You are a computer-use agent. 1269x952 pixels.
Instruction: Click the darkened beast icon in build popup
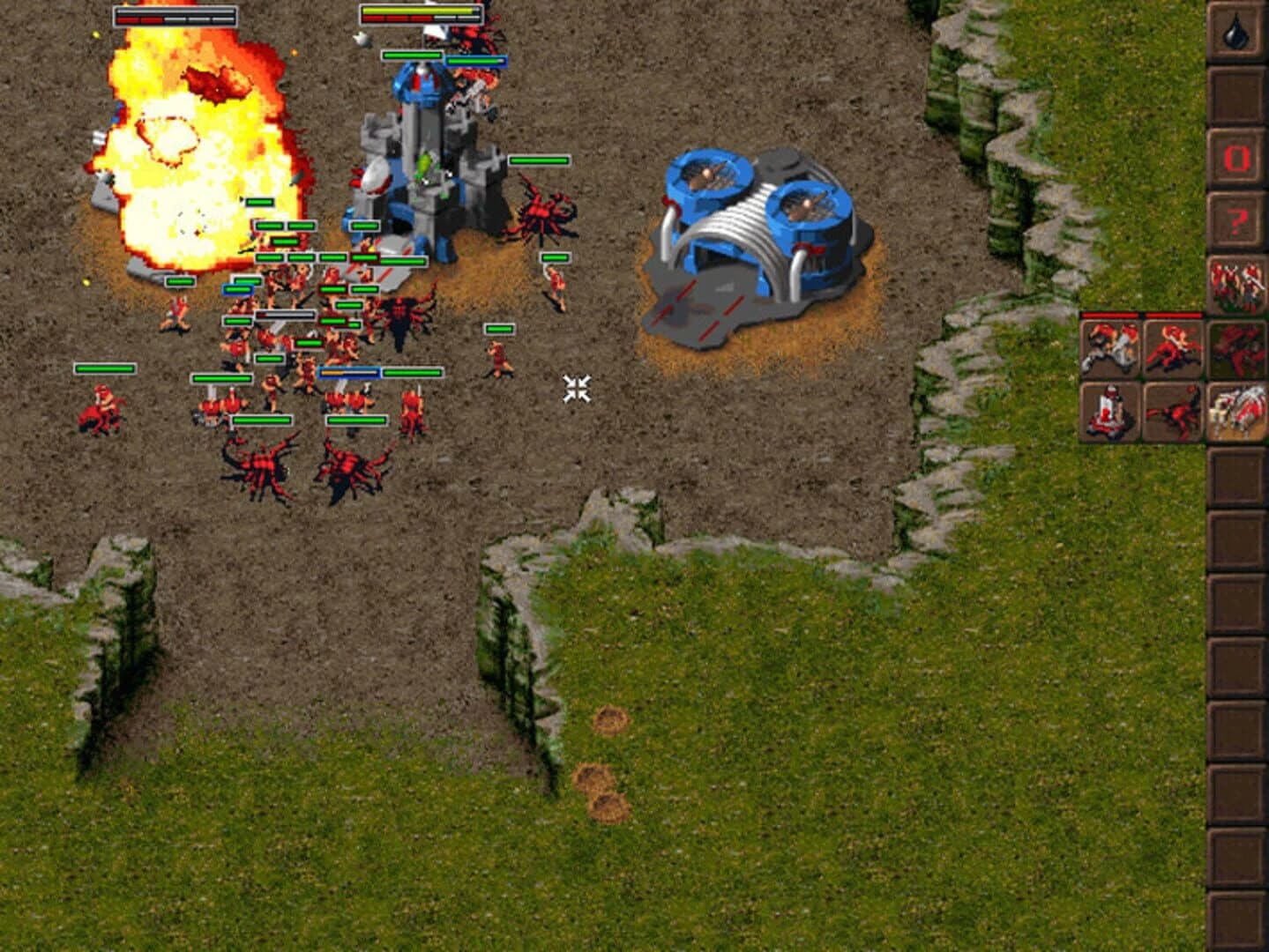point(1235,348)
